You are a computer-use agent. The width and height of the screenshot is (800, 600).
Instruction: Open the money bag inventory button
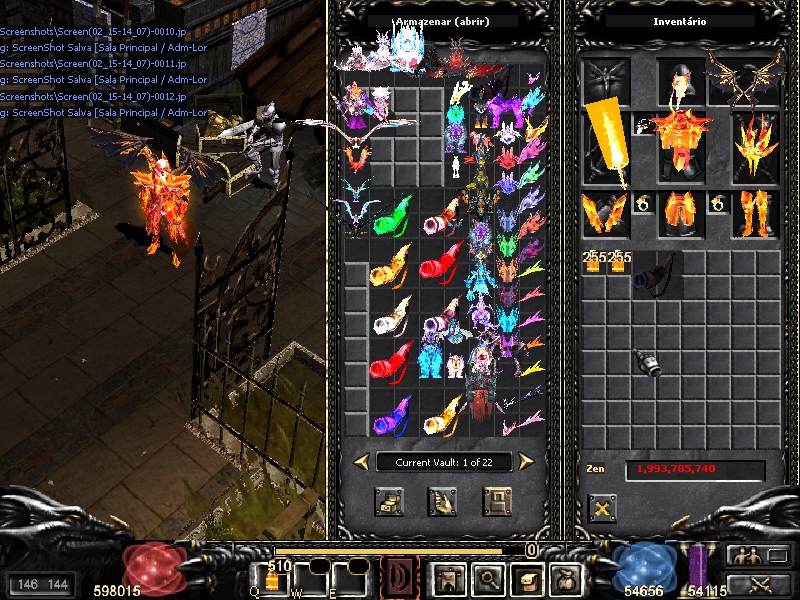point(565,578)
